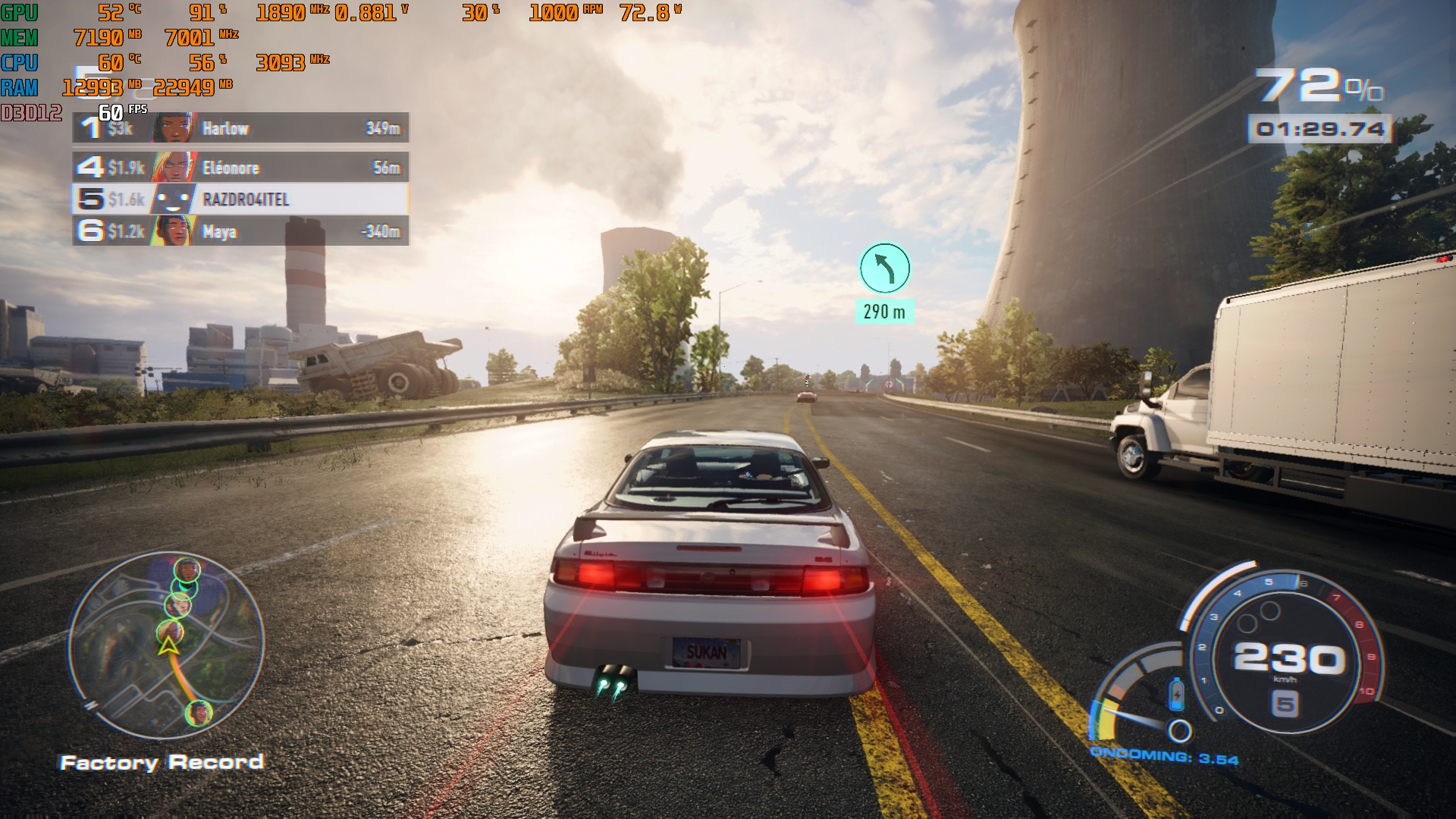Image resolution: width=1456 pixels, height=819 pixels.
Task: Pick Maya's row in the standings
Action: point(240,231)
